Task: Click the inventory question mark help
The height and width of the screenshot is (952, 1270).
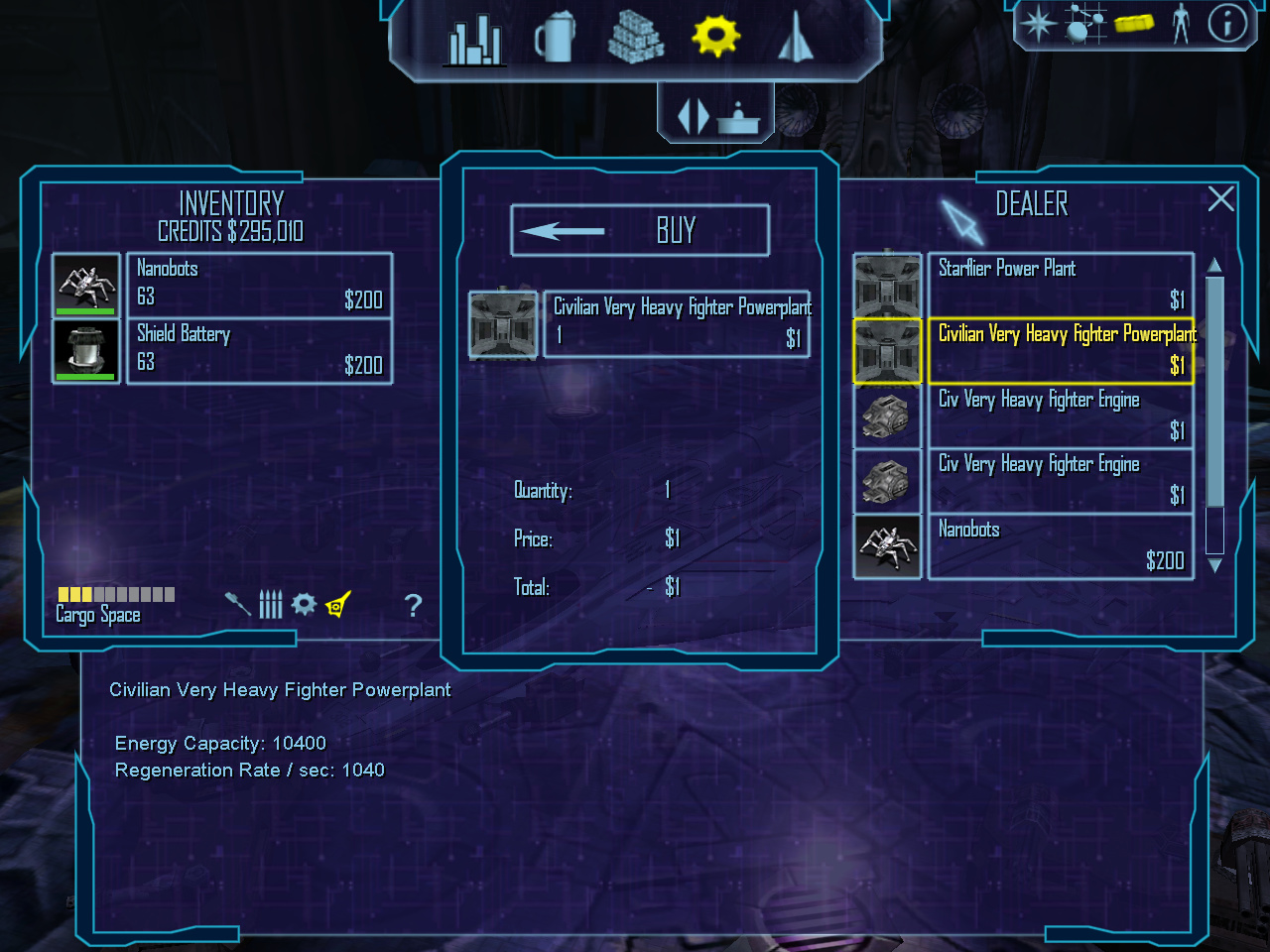Action: [x=414, y=605]
